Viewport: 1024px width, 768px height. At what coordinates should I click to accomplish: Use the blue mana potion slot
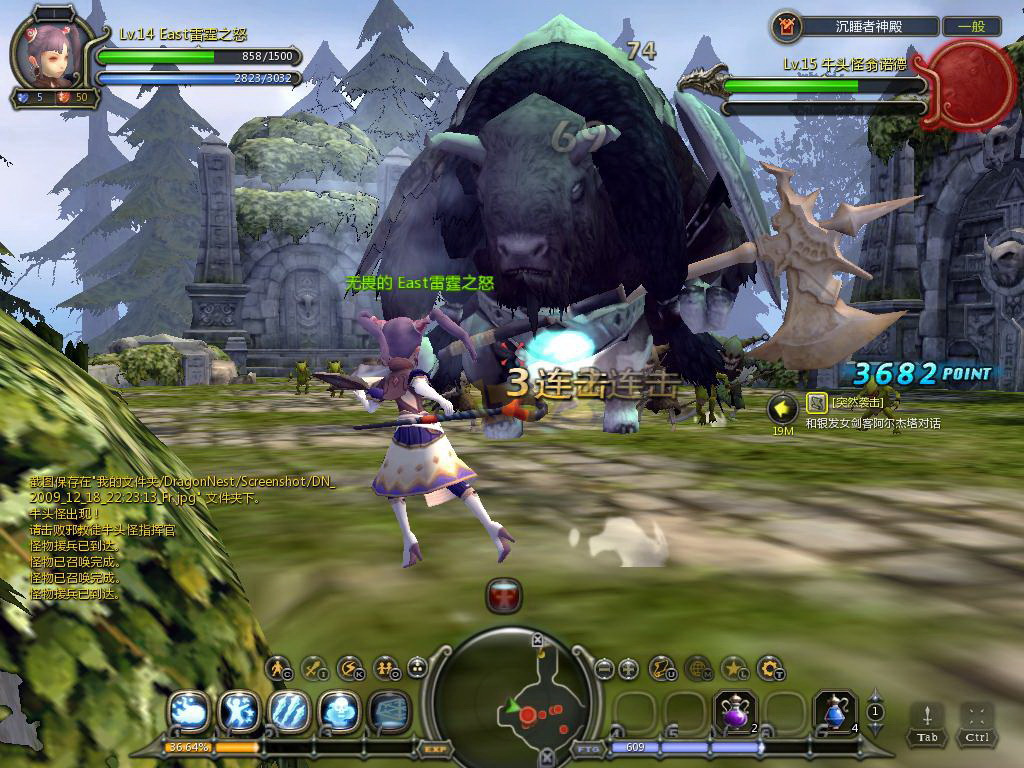pos(835,712)
